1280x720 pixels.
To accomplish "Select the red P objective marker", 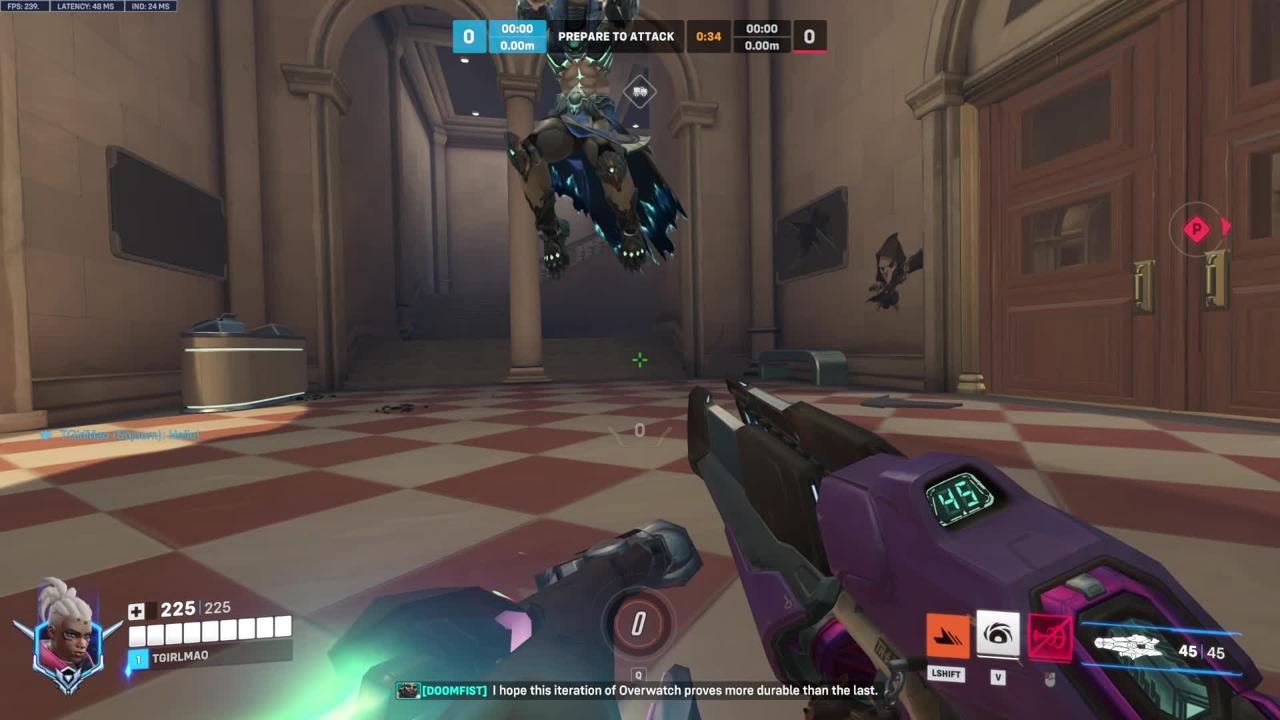I will (x=1197, y=229).
